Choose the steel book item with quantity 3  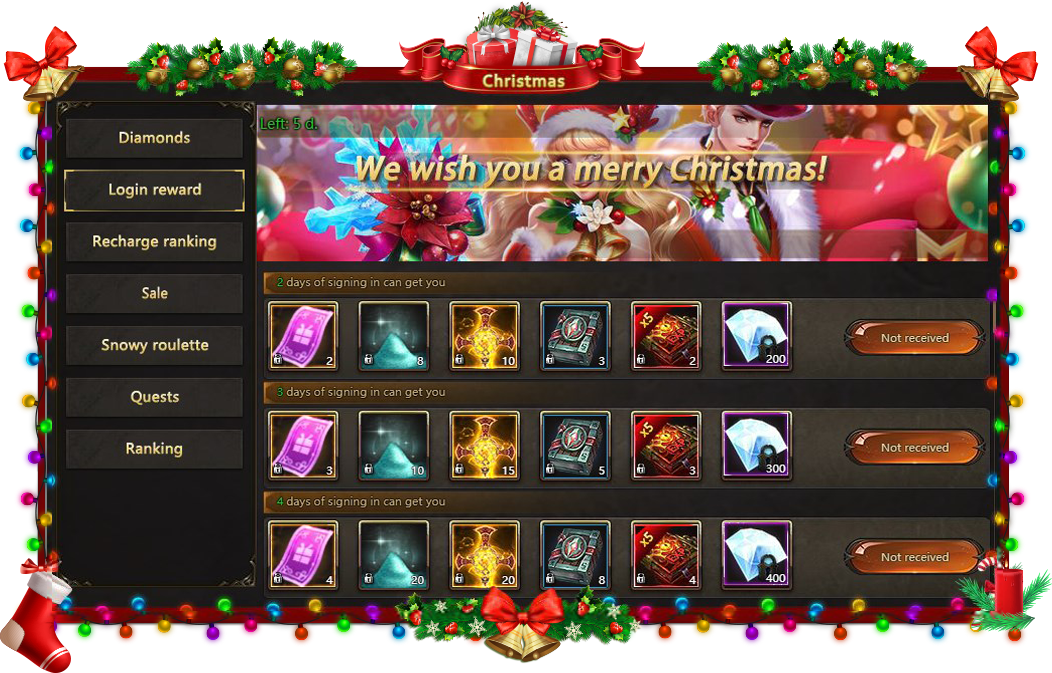[575, 336]
